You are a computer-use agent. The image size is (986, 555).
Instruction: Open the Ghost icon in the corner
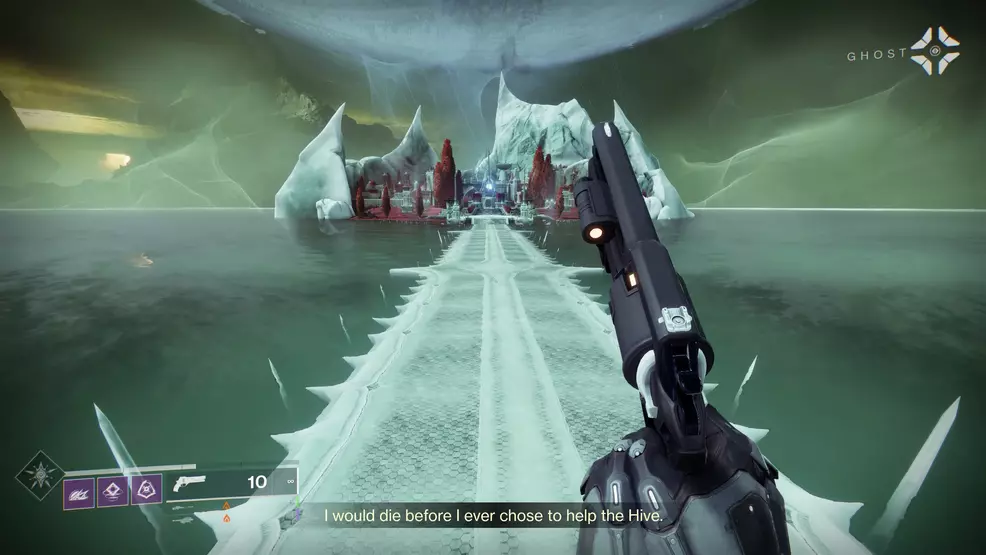(x=934, y=51)
